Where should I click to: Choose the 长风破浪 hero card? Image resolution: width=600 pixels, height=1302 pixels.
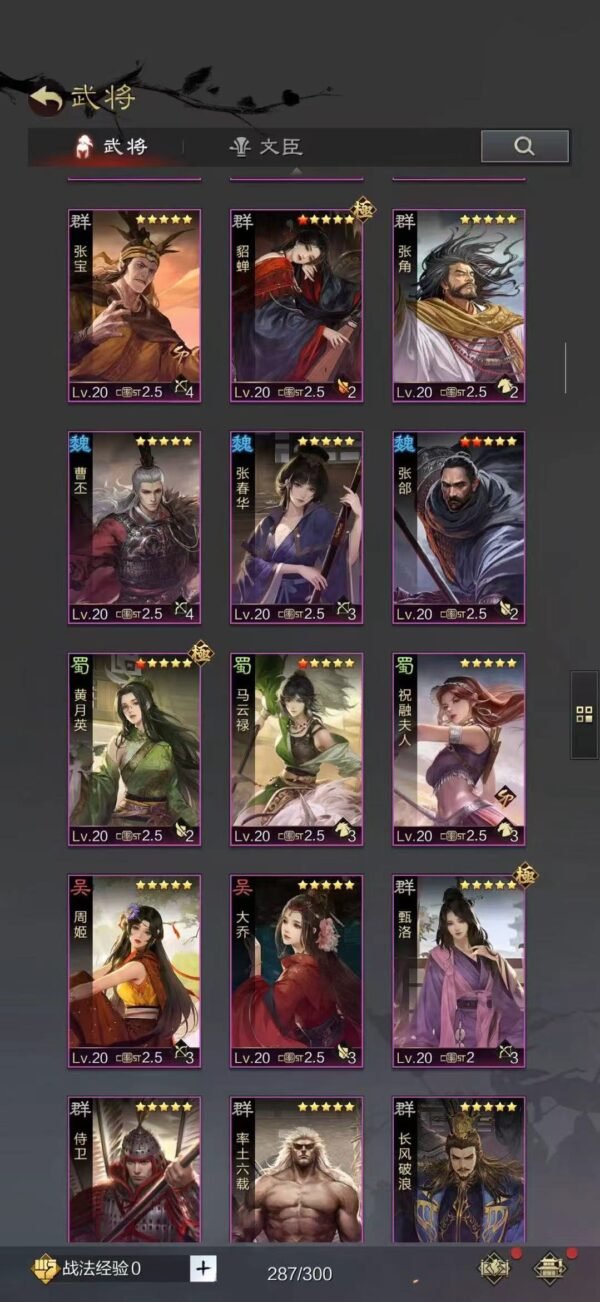pyautogui.click(x=458, y=1170)
